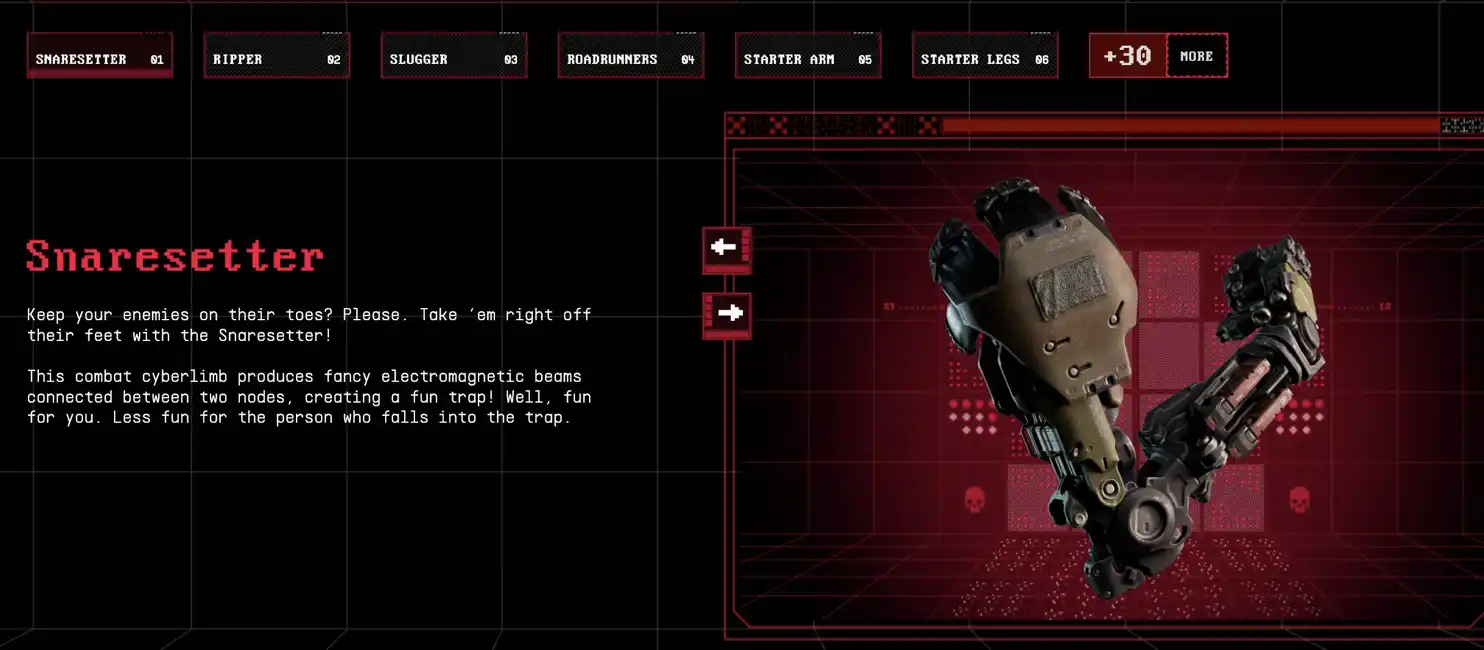The height and width of the screenshot is (650, 1484).
Task: Go to previous cyberlimb with left arrow
Action: 726,247
